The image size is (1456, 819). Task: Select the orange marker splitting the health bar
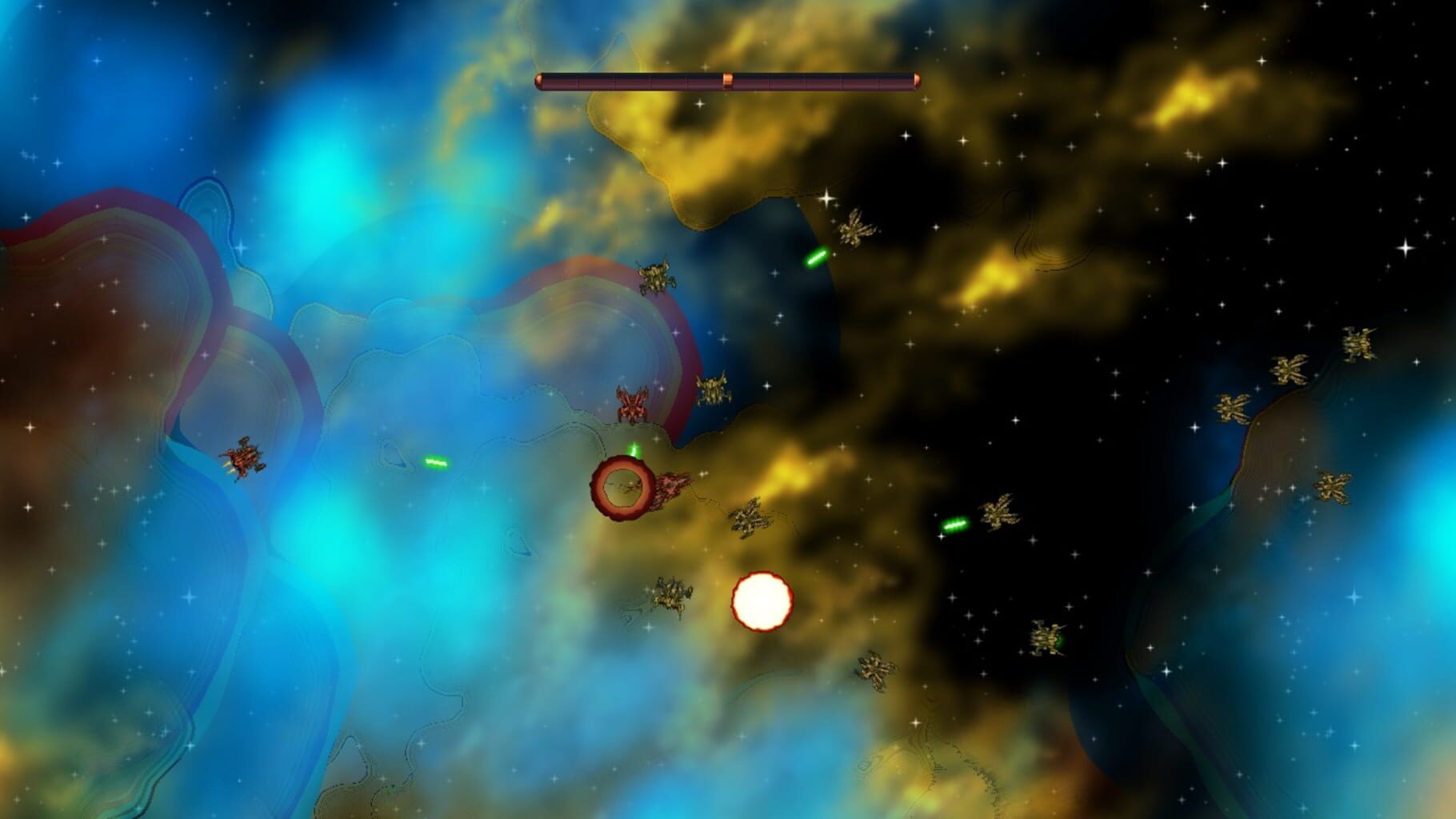[x=728, y=78]
